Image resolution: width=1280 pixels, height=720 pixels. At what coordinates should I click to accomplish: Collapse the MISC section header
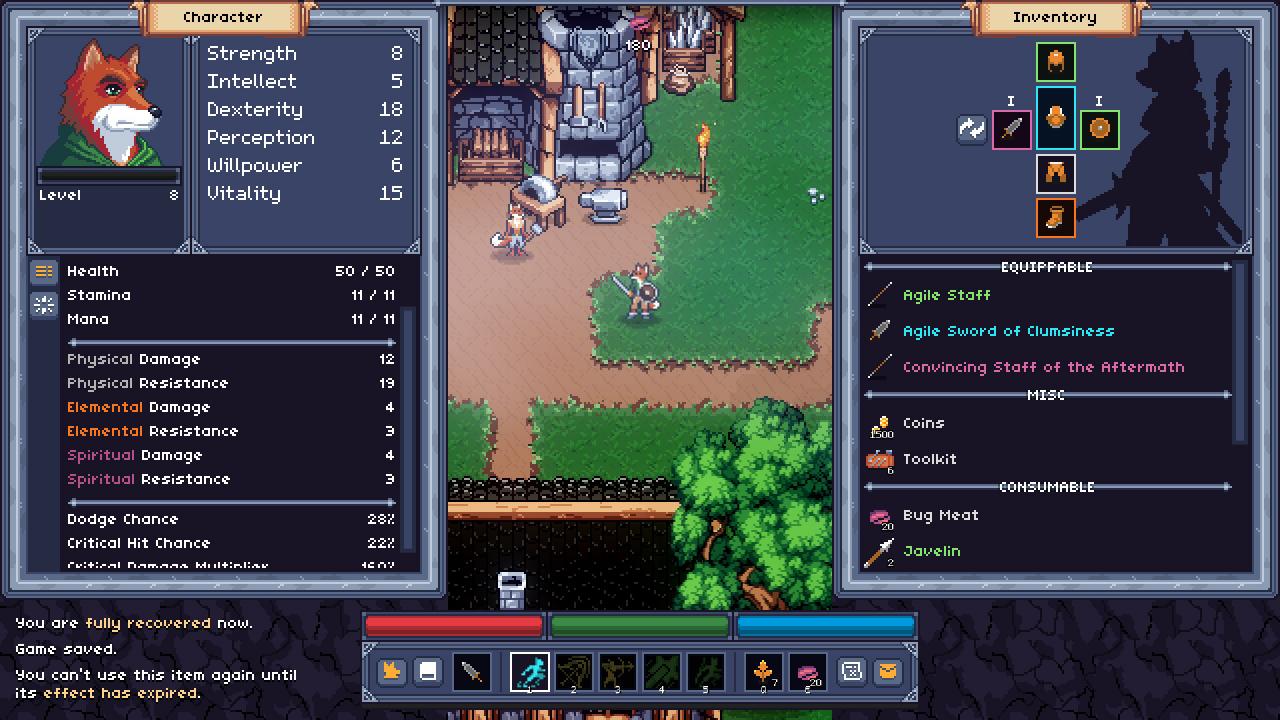click(1048, 395)
